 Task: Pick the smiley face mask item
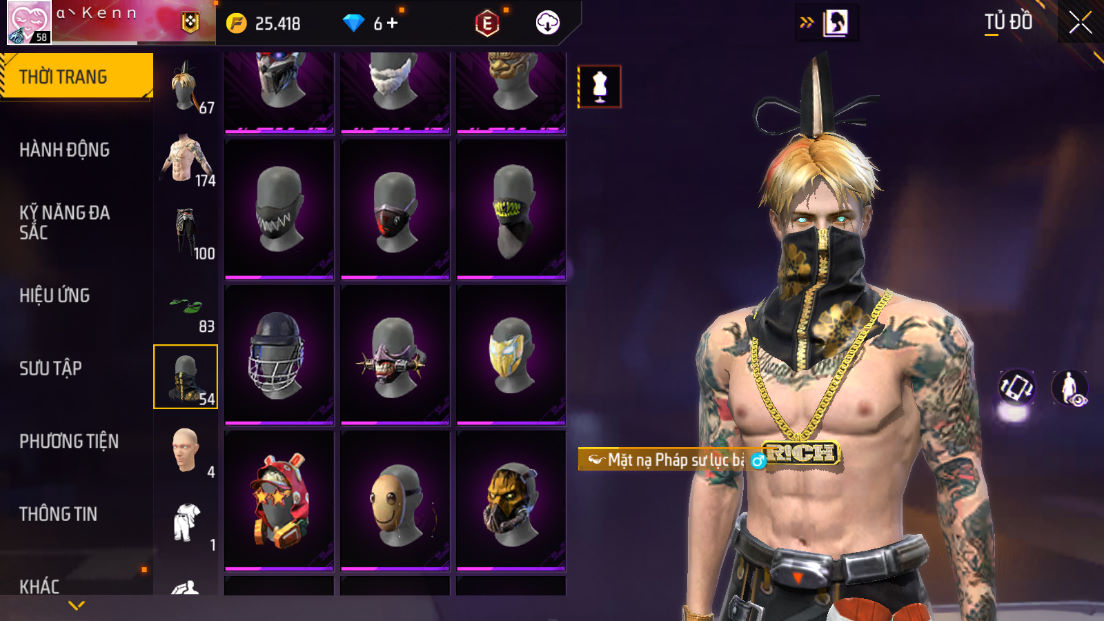pos(396,500)
